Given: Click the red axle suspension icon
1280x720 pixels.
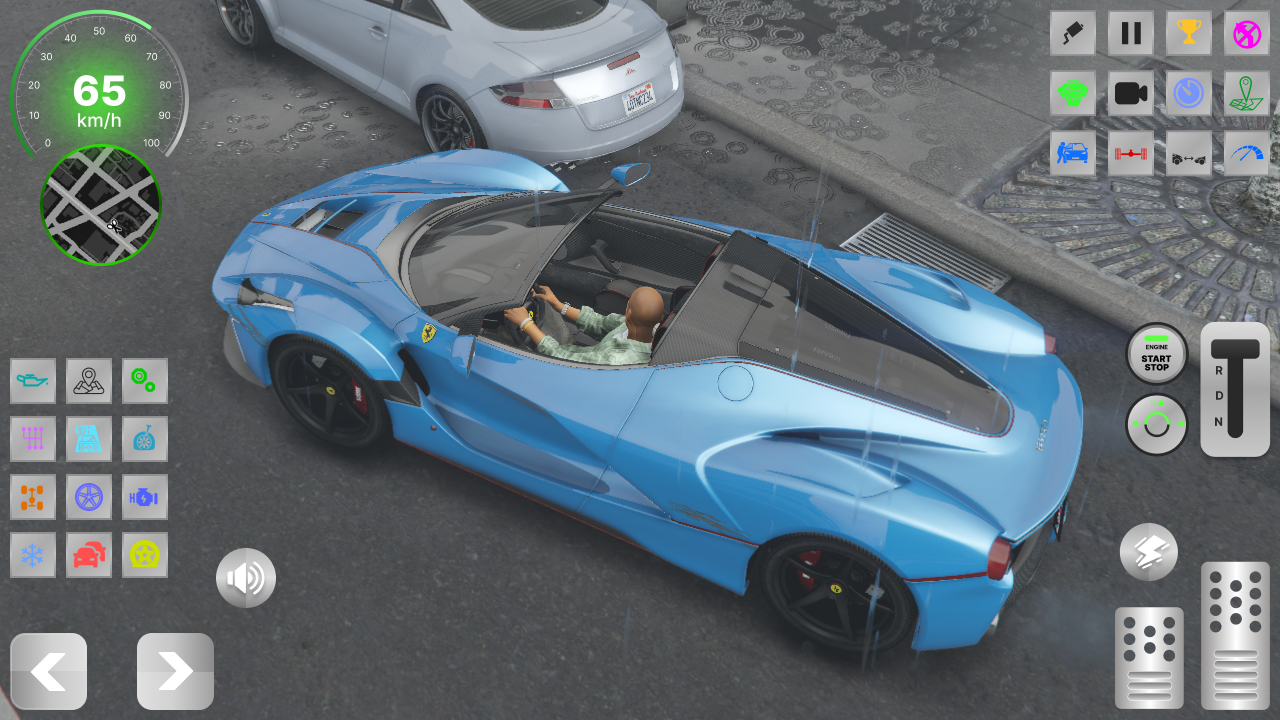Looking at the screenshot, I should click(1130, 155).
